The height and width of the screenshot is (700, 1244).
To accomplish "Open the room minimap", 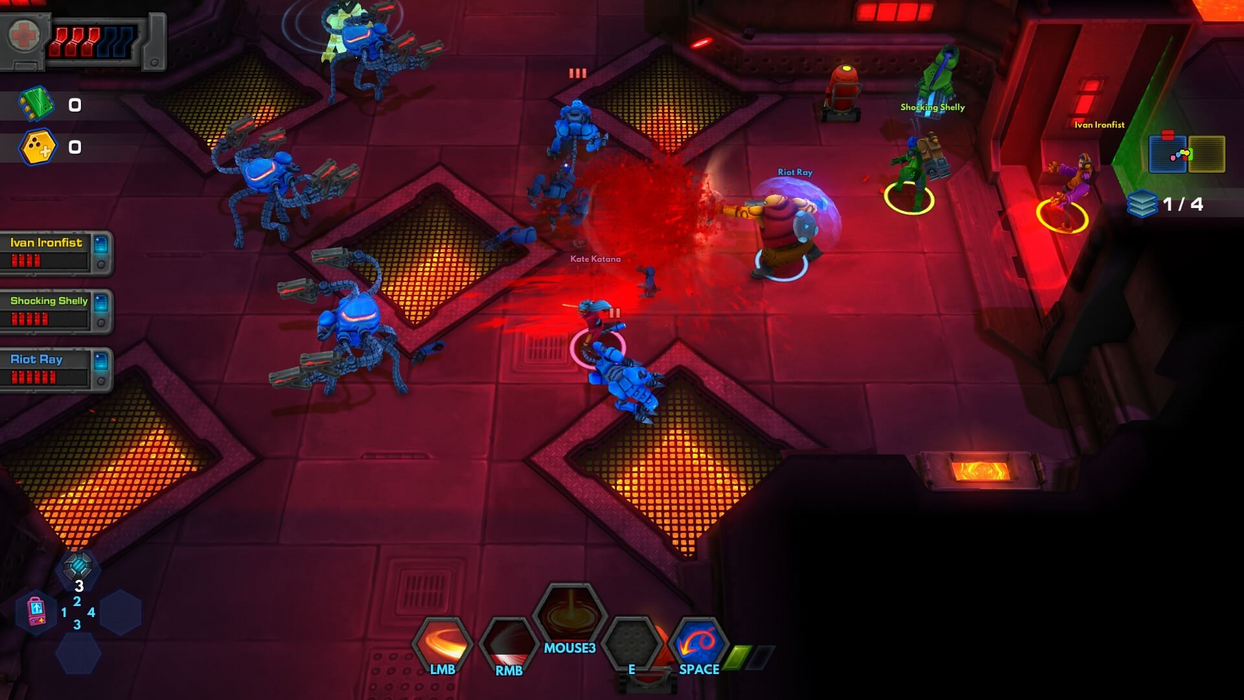I will (1186, 153).
